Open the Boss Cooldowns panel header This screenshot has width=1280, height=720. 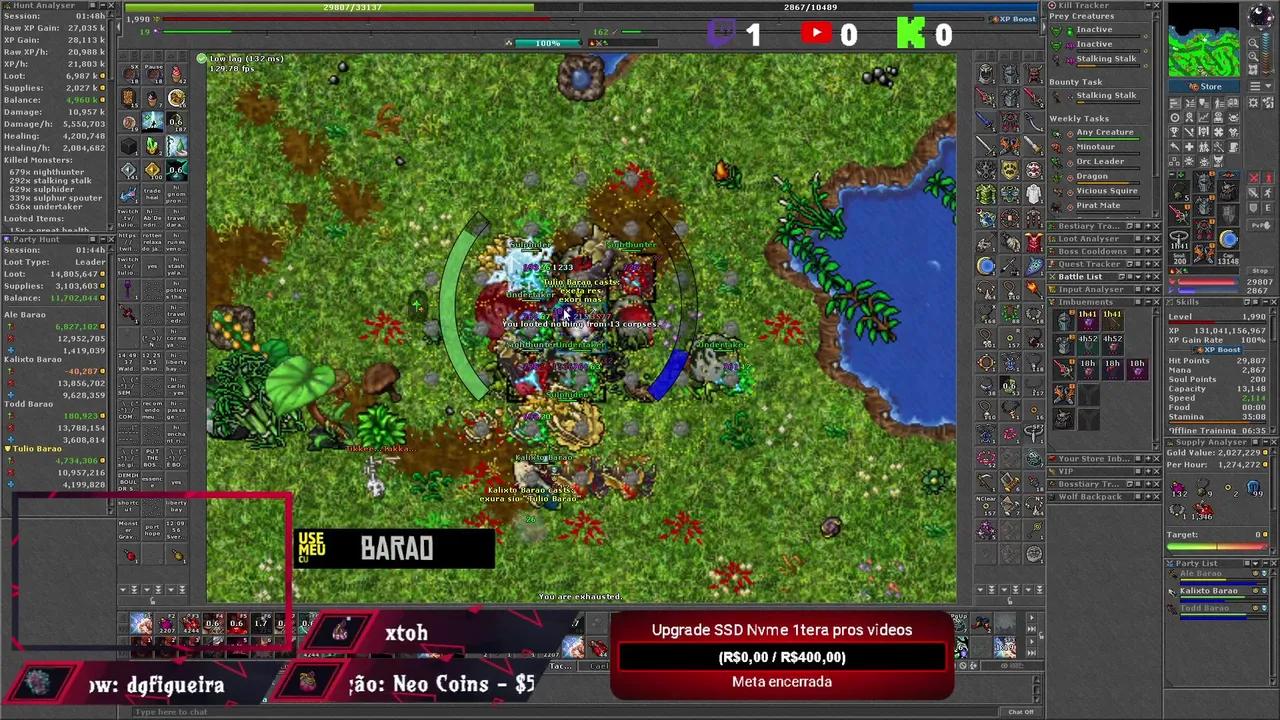point(1091,251)
